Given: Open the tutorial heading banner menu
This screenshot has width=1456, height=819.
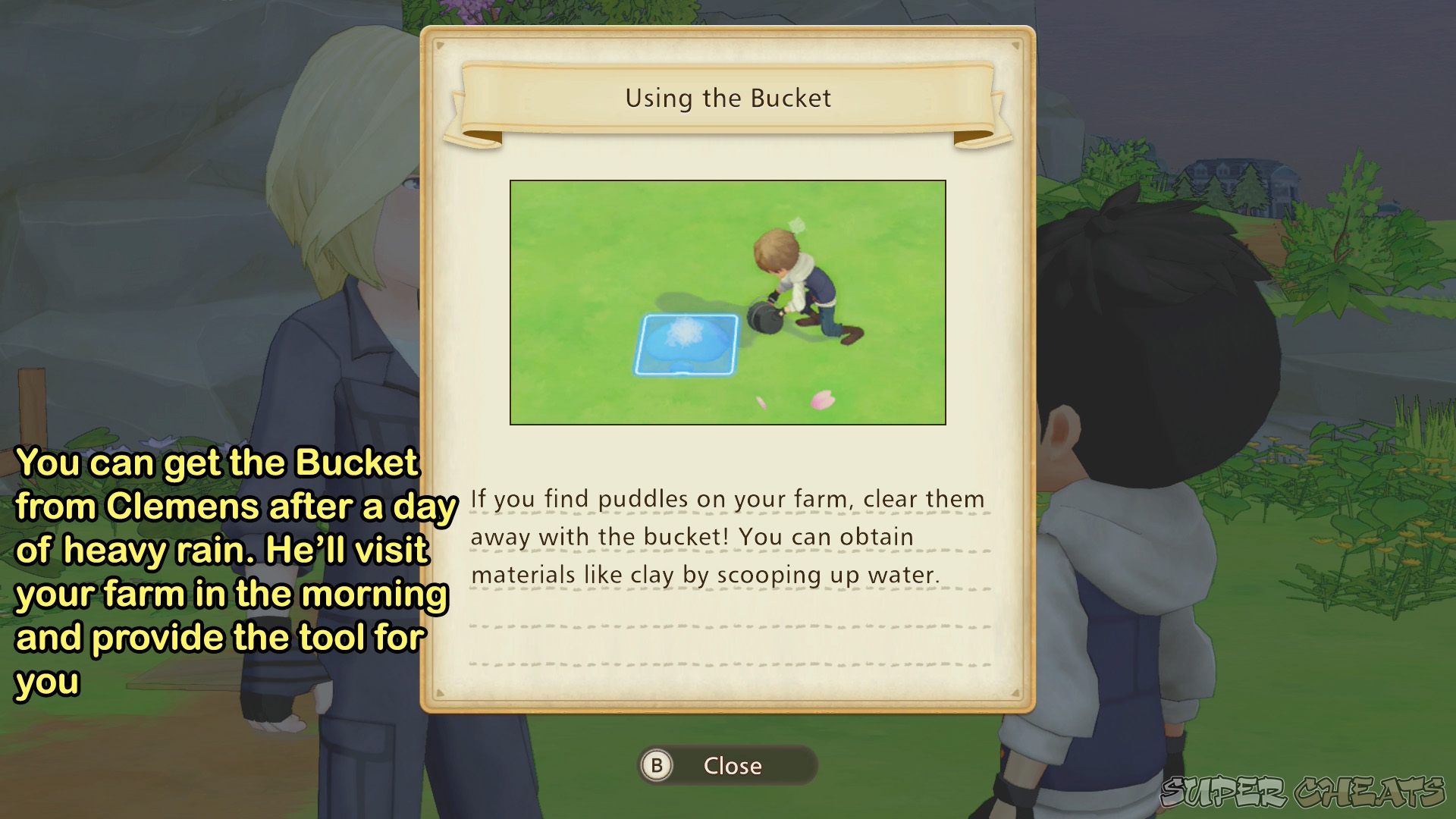Looking at the screenshot, I should (728, 99).
